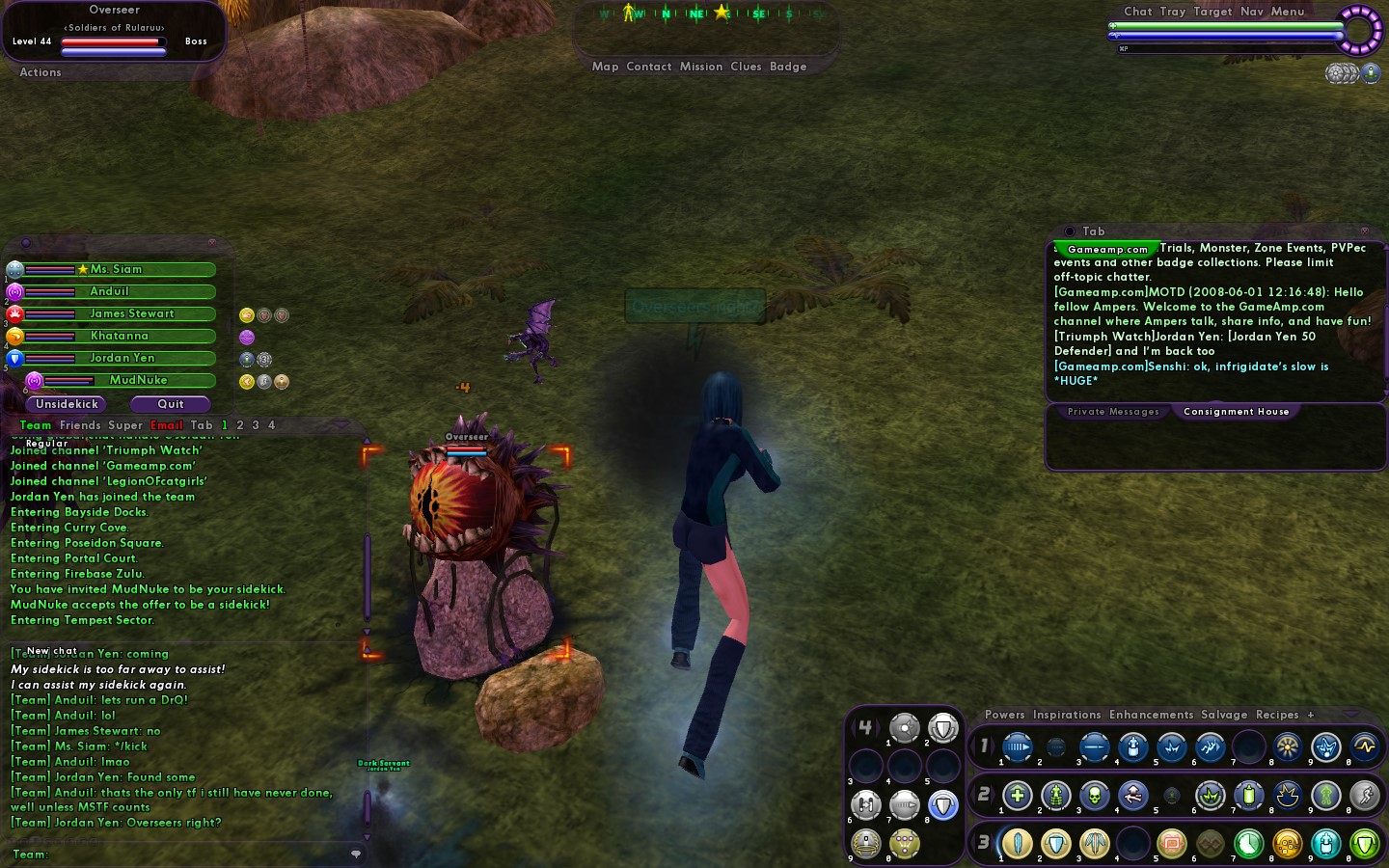
Task: Open the Private Messages tab
Action: [1113, 412]
